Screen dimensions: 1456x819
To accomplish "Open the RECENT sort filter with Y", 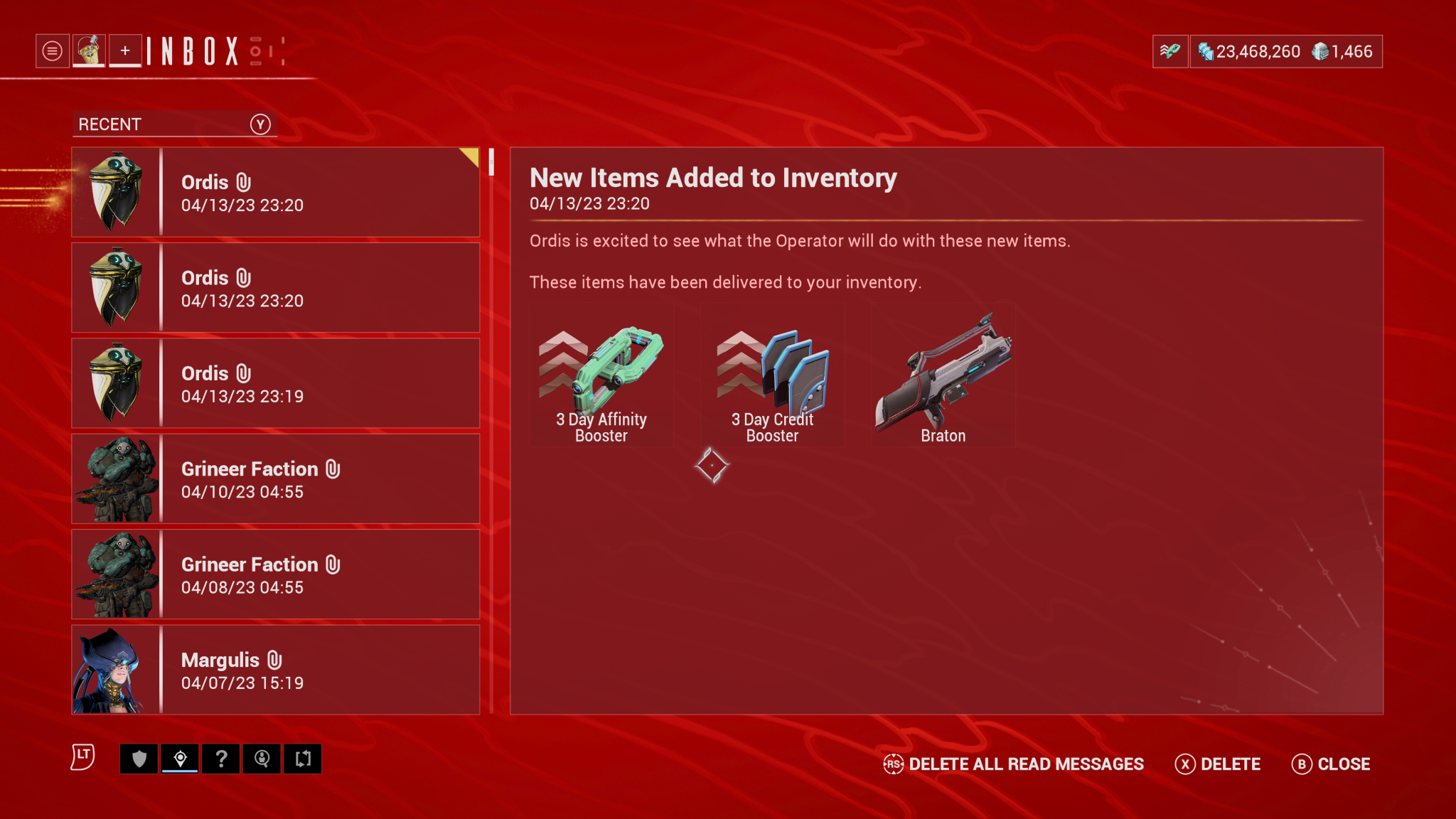I will pos(174,124).
